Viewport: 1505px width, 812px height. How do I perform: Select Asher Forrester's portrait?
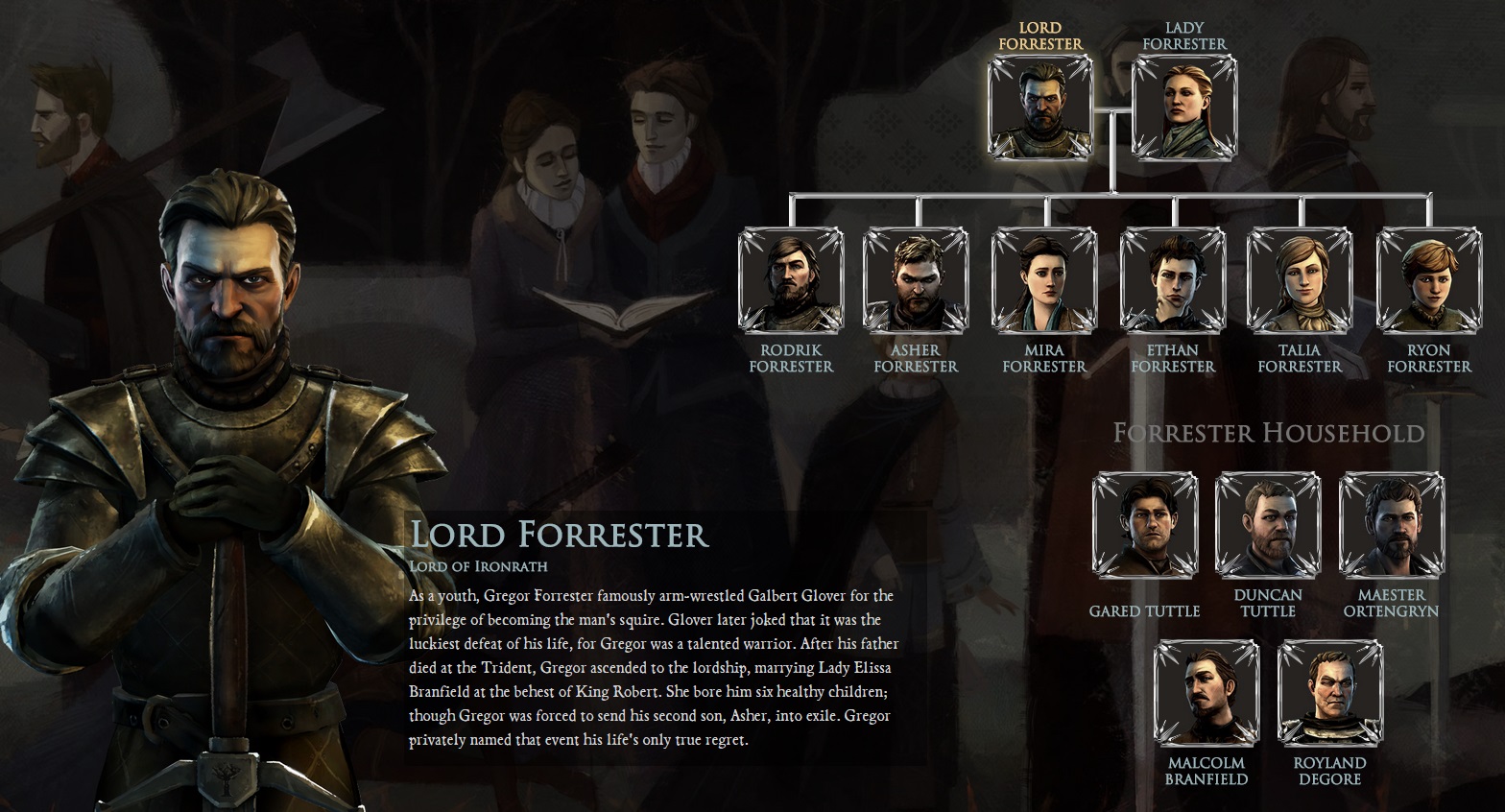click(x=916, y=280)
